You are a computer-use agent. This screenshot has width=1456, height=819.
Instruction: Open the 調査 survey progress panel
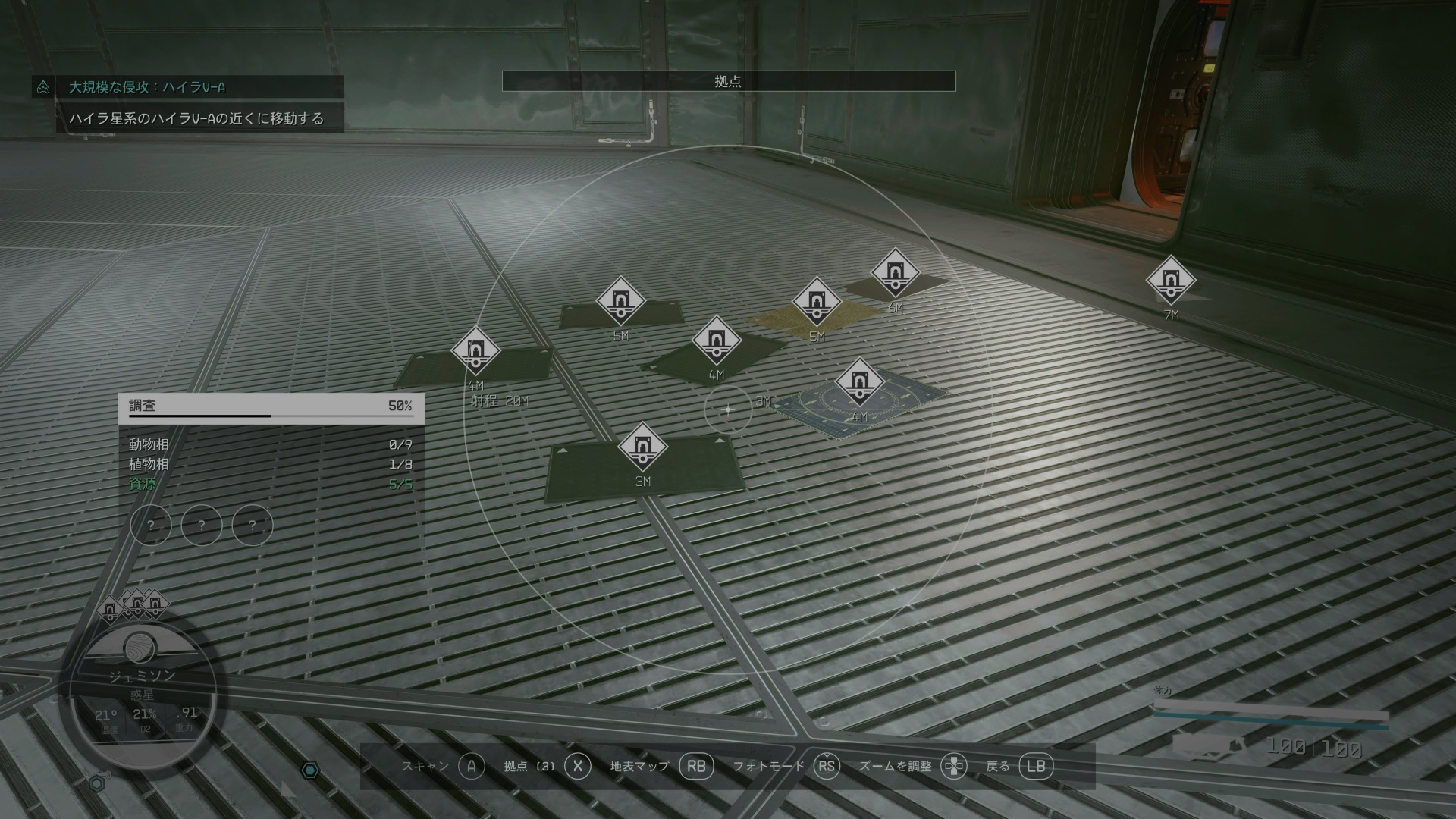coord(271,406)
